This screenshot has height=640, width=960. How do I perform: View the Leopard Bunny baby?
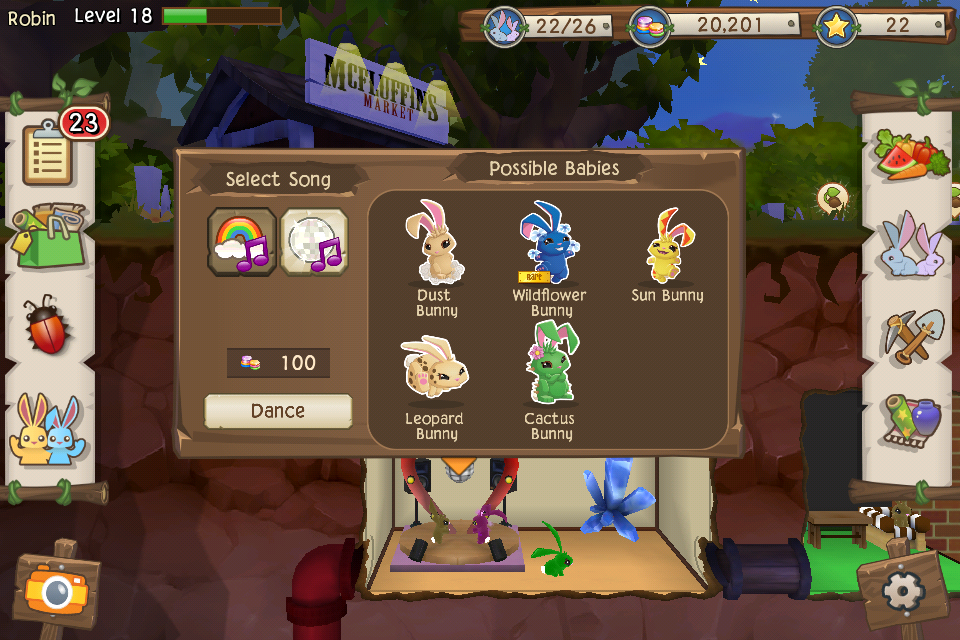[433, 385]
